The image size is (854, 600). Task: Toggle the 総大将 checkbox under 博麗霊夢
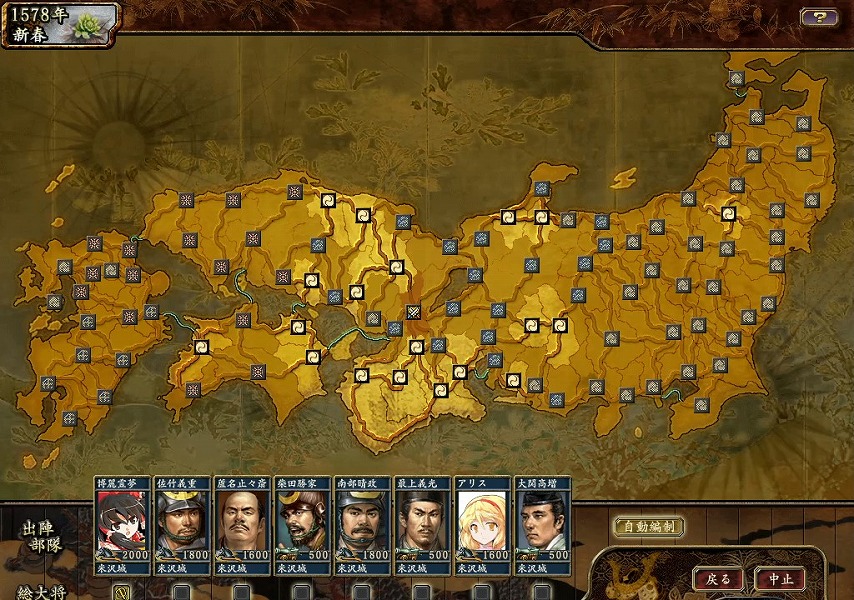click(122, 591)
